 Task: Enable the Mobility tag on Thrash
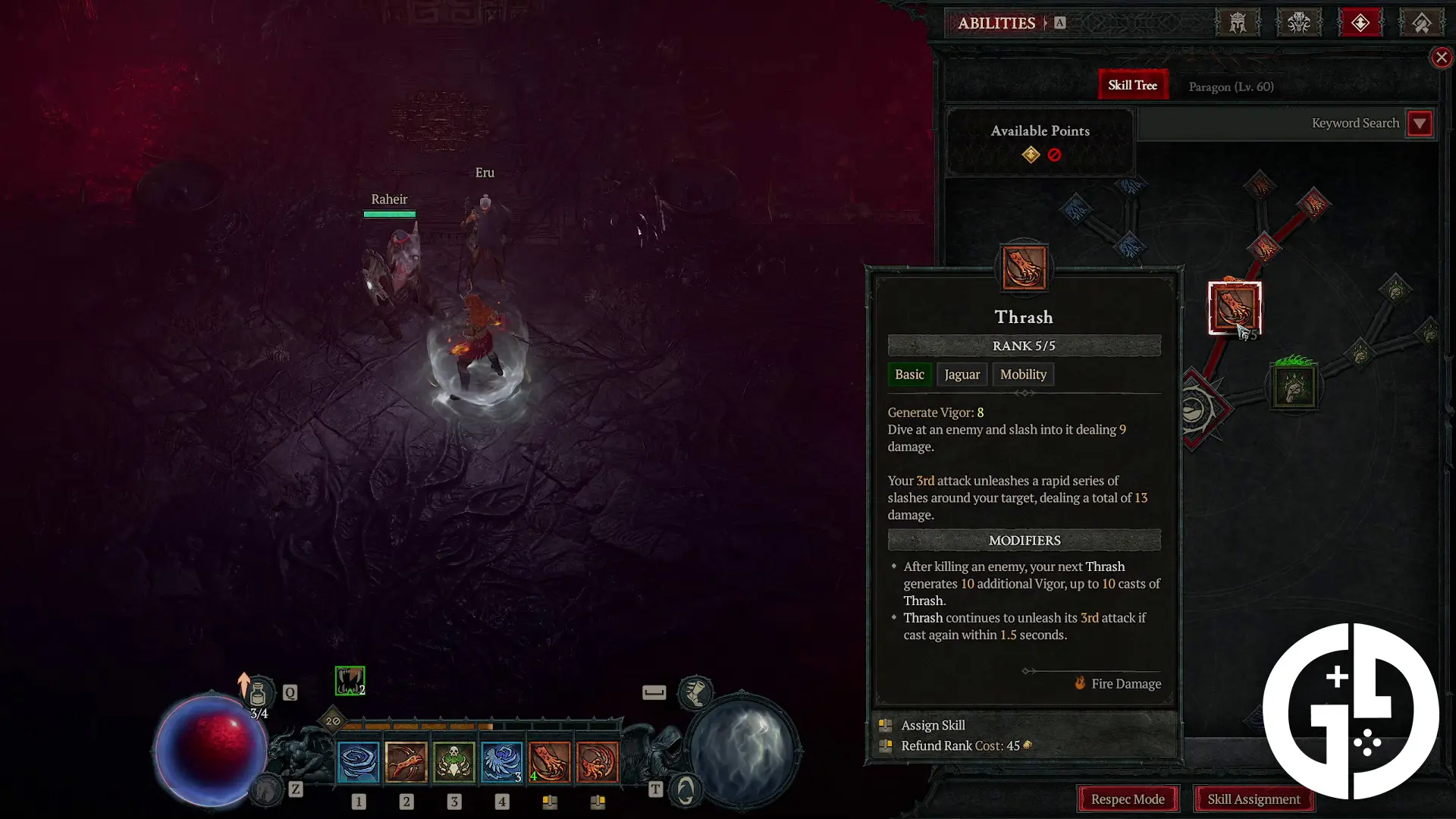(x=1023, y=374)
